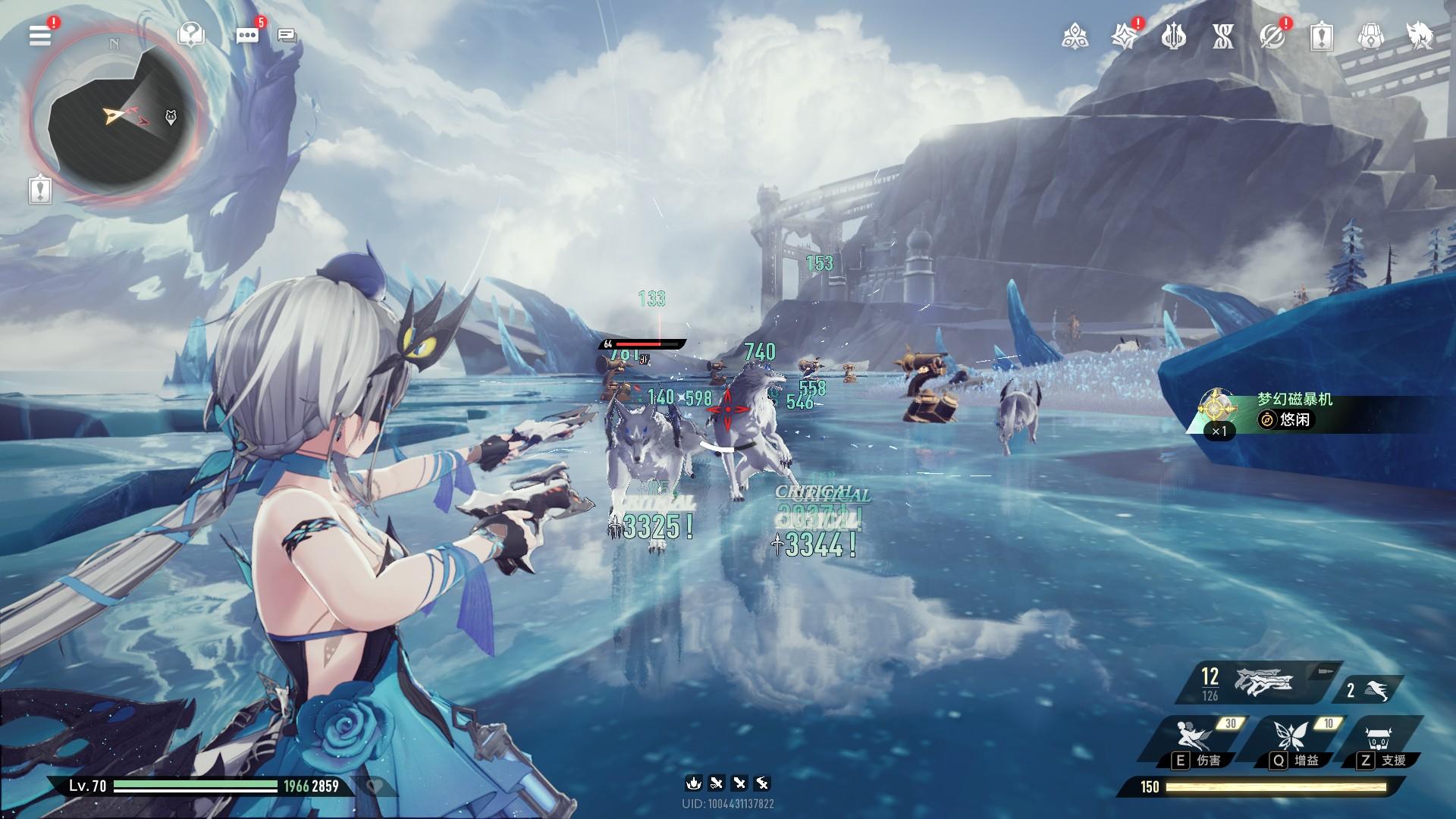
Task: Open the question-mark guide book
Action: (x=190, y=34)
